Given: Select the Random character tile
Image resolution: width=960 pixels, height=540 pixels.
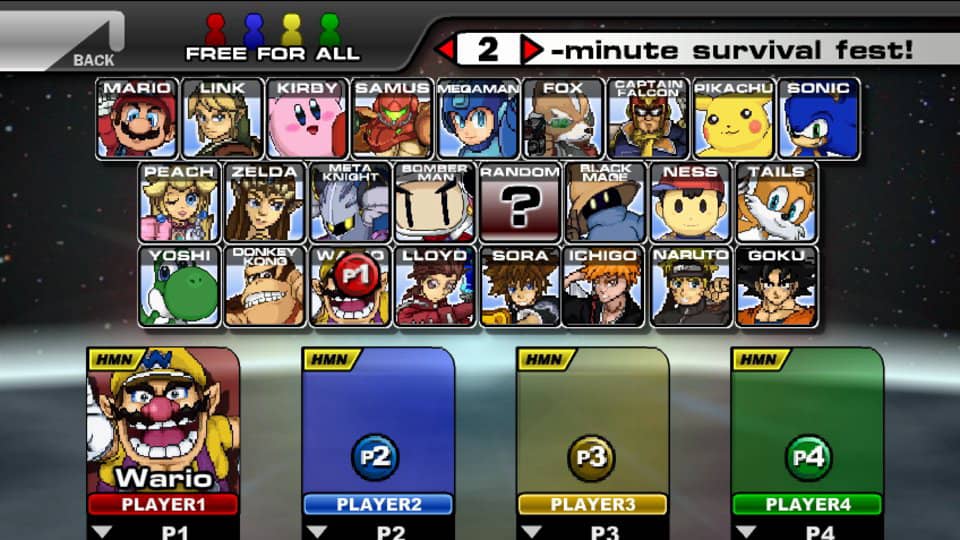Looking at the screenshot, I should [520, 203].
